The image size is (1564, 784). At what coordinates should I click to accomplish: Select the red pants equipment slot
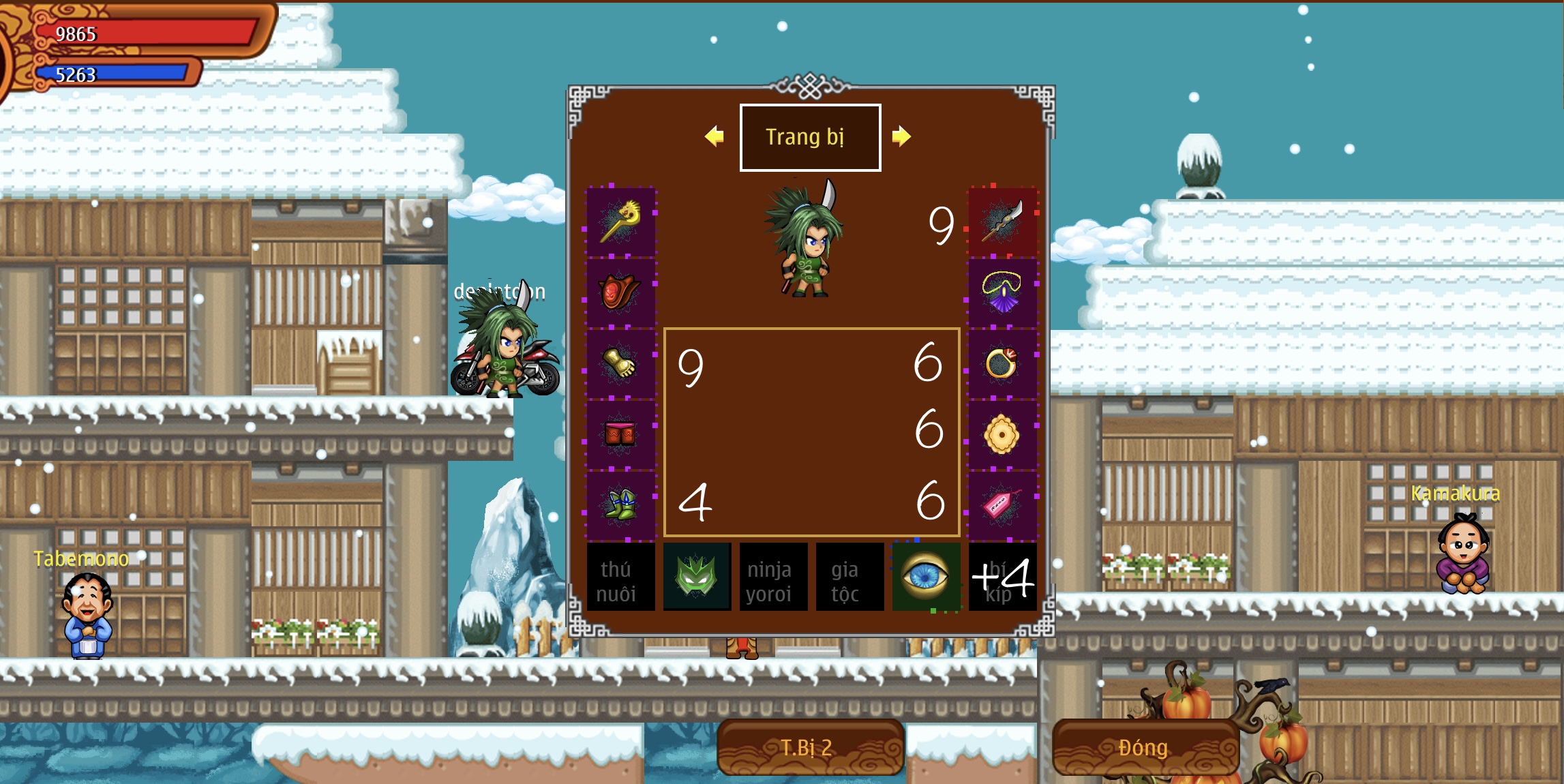point(620,434)
